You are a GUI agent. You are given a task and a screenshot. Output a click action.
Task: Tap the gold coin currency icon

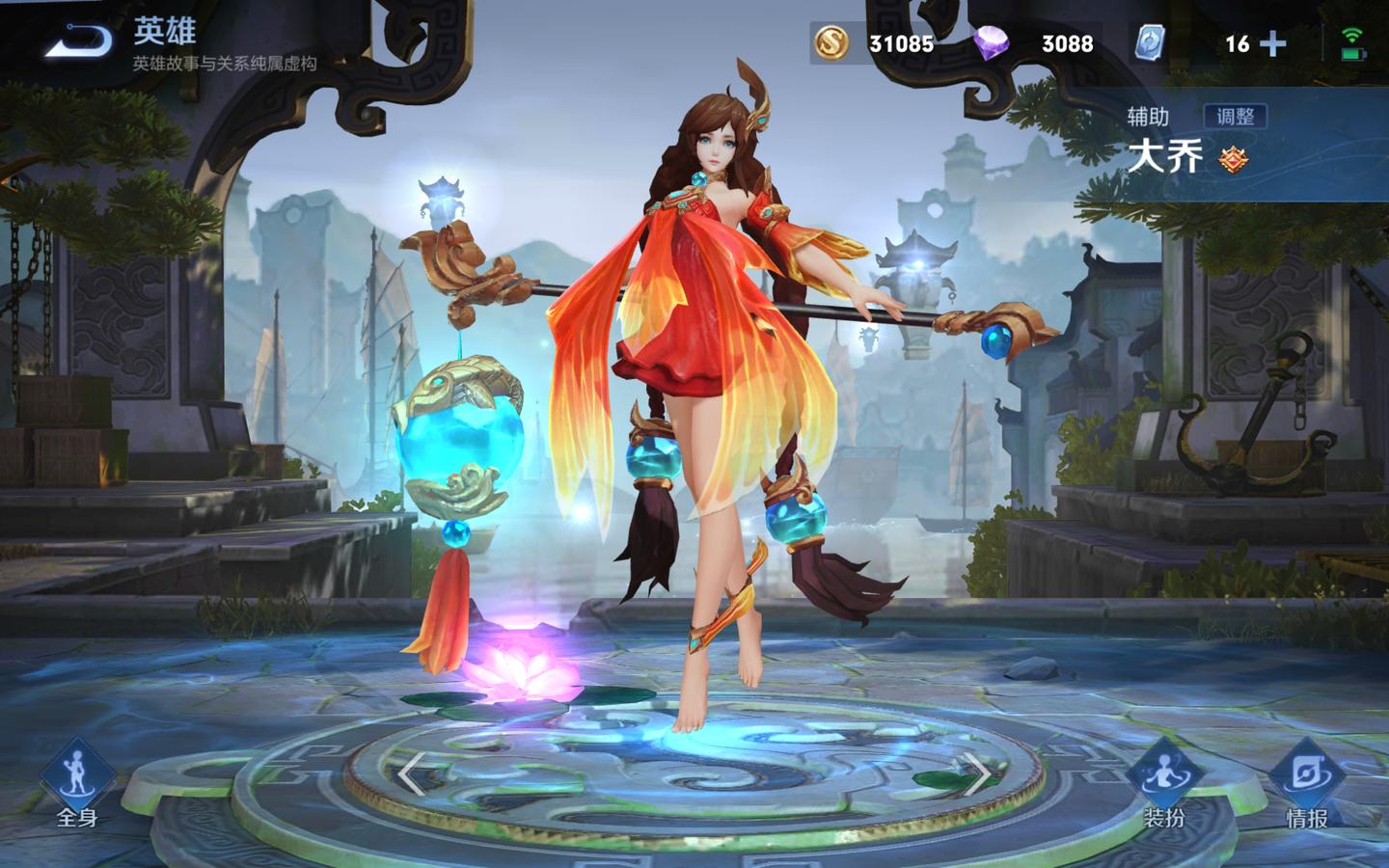tap(831, 43)
